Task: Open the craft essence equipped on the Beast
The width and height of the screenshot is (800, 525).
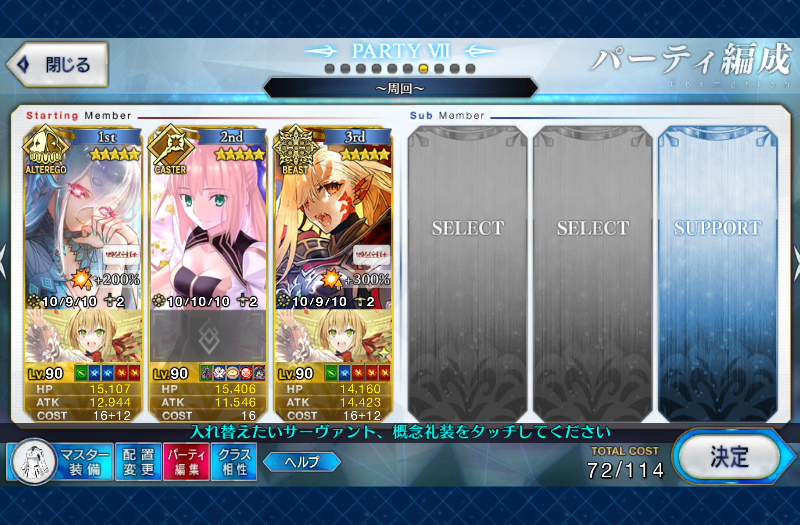Action: (333, 335)
